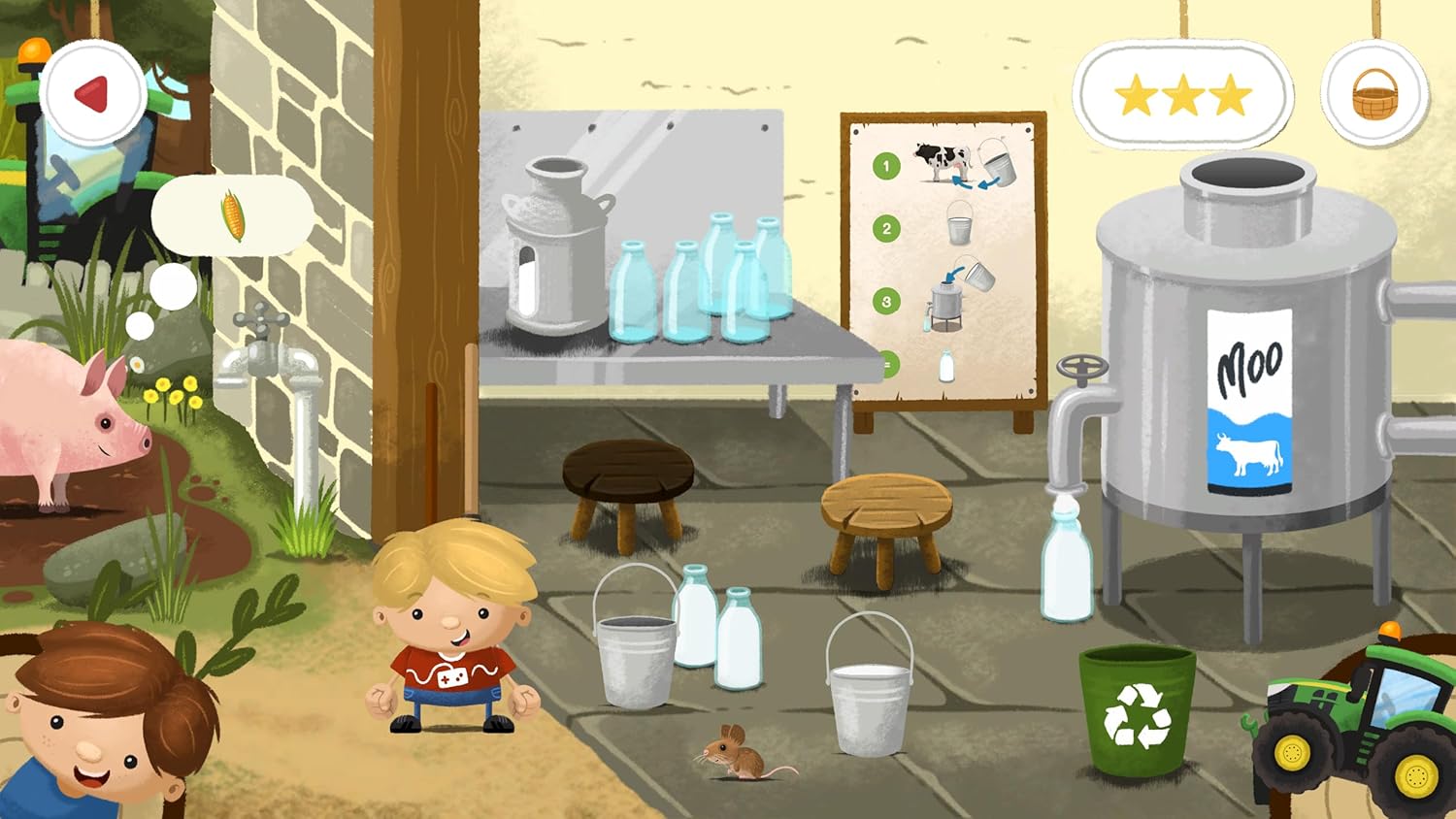Image resolution: width=1456 pixels, height=819 pixels.
Task: Open the basket inventory
Action: 1374,95
